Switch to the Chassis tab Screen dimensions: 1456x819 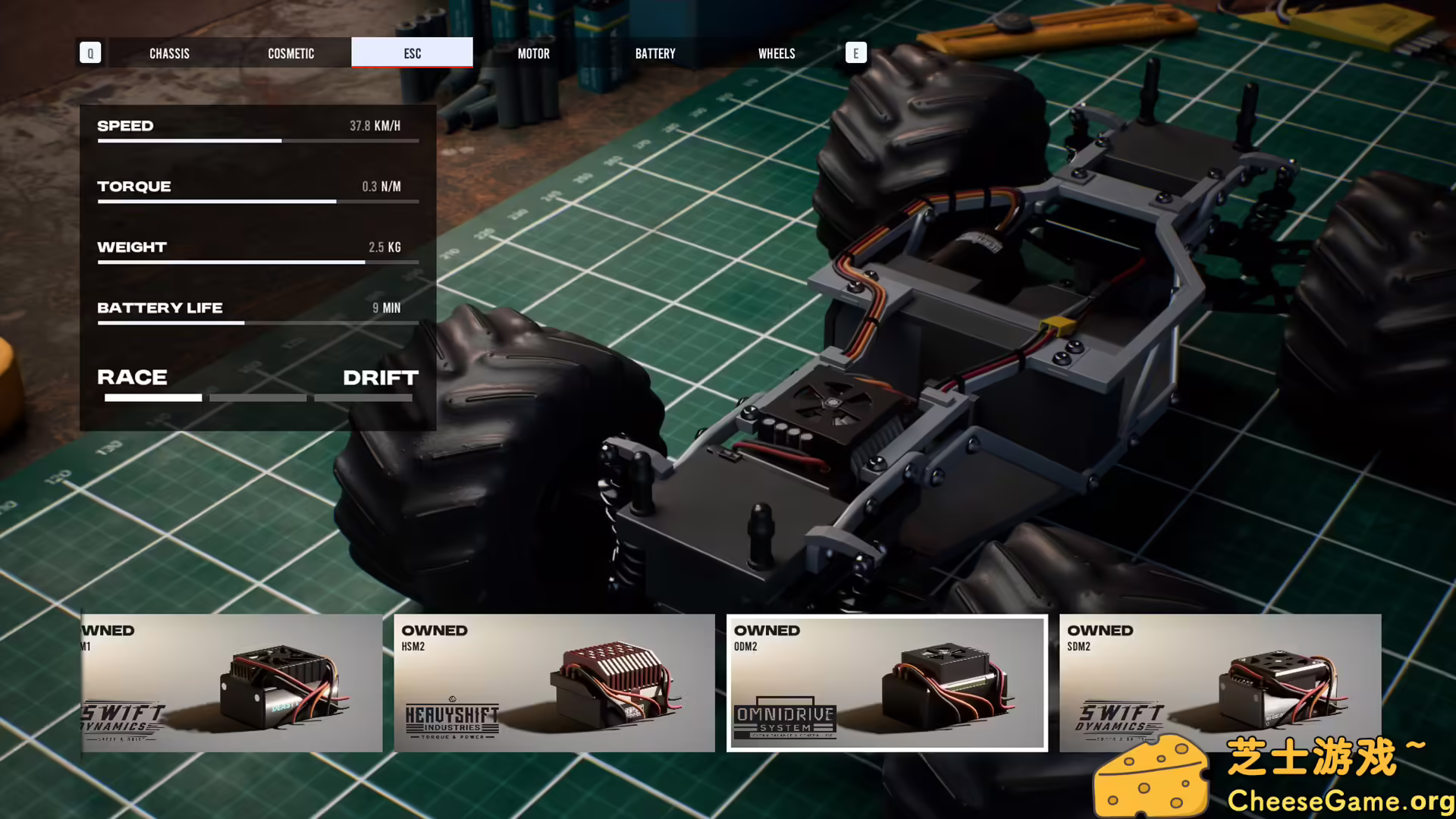(x=169, y=53)
